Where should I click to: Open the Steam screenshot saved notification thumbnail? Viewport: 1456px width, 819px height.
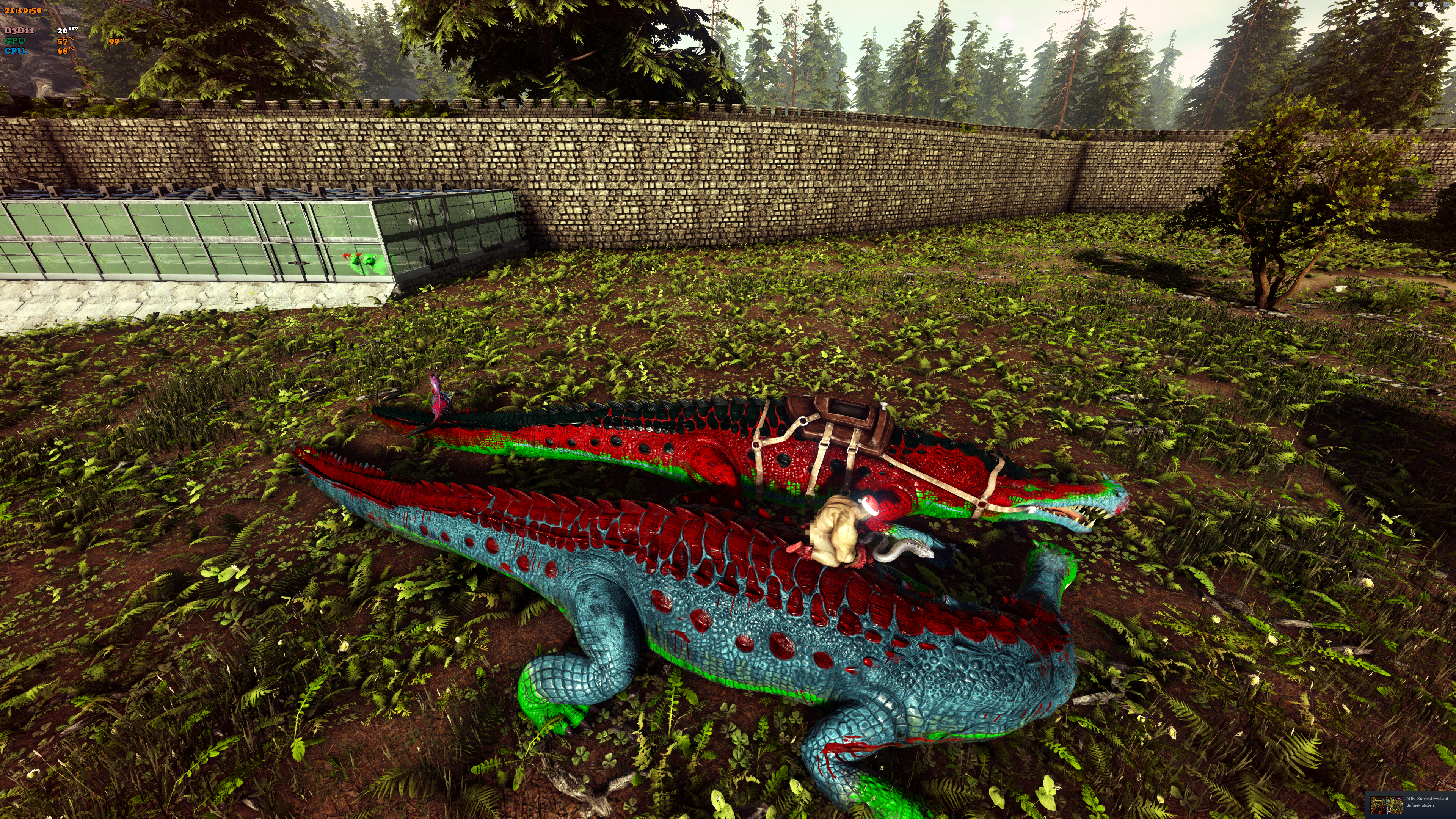click(x=1386, y=804)
